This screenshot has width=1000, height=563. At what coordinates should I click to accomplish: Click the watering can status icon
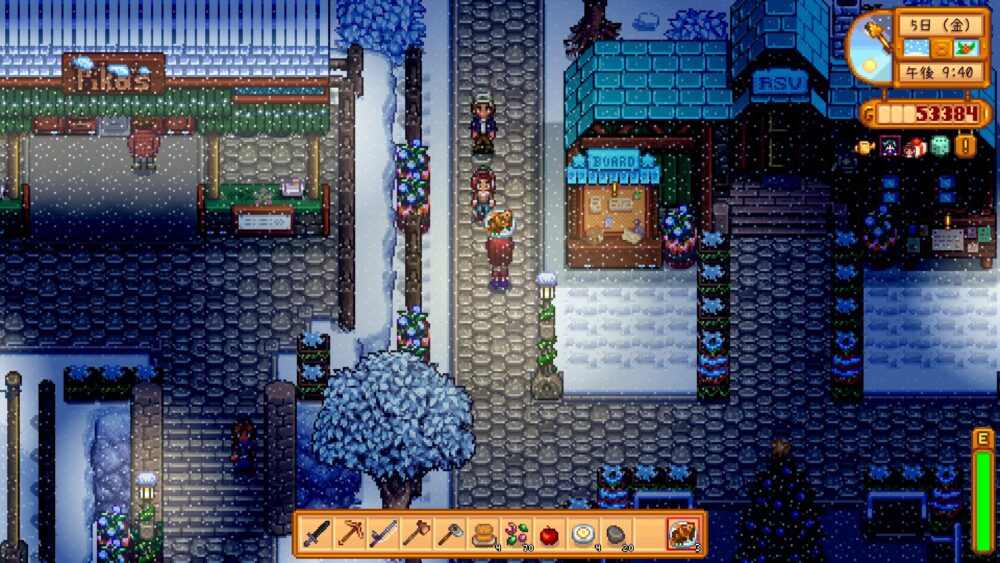pyautogui.click(x=866, y=146)
